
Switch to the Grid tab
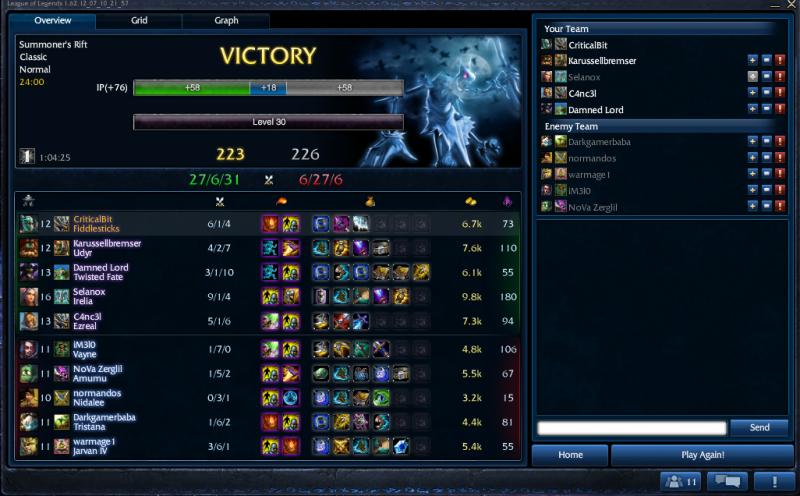point(139,20)
